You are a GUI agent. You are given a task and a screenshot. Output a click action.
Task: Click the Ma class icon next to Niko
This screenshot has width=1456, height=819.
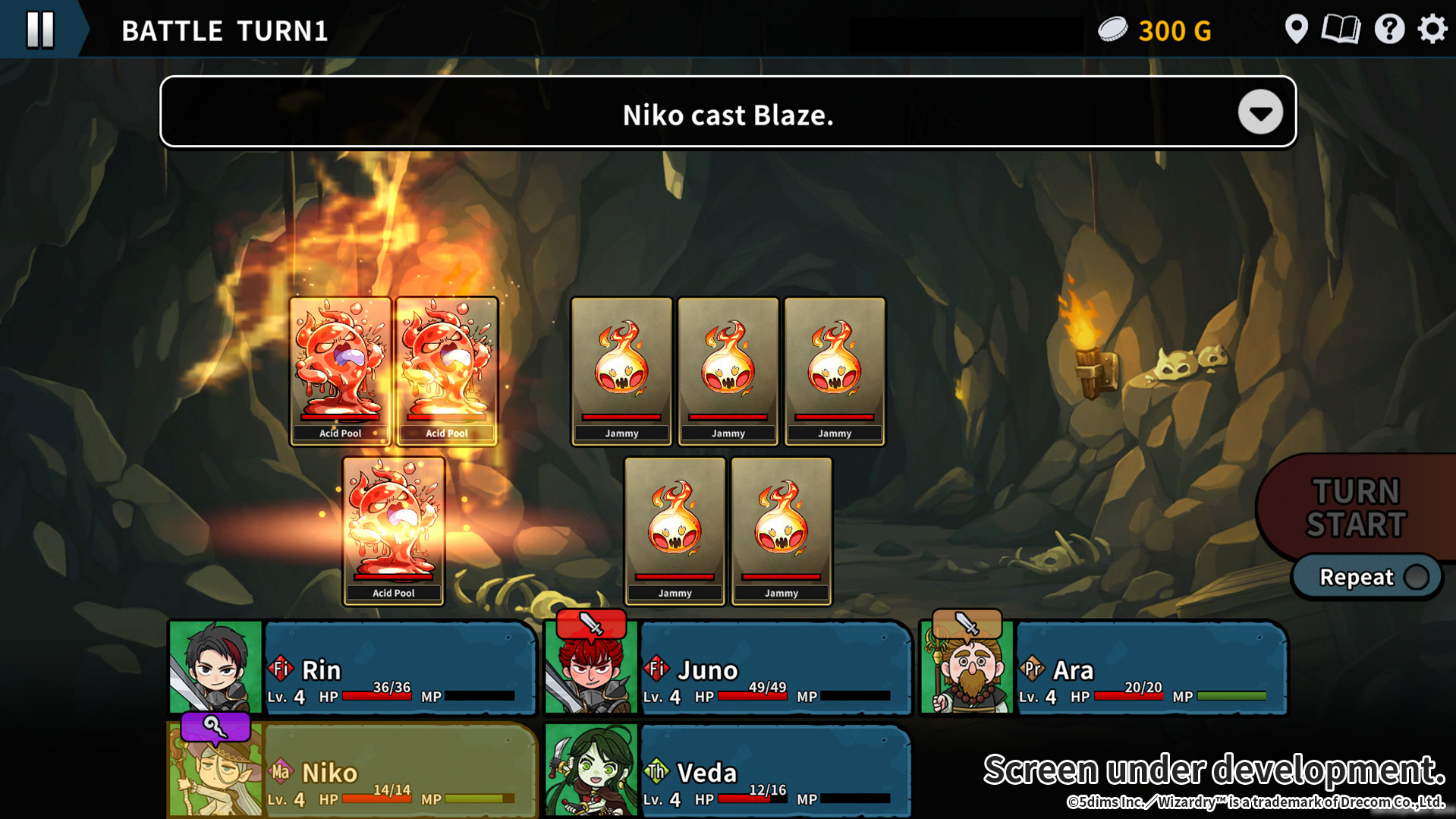pyautogui.click(x=280, y=771)
